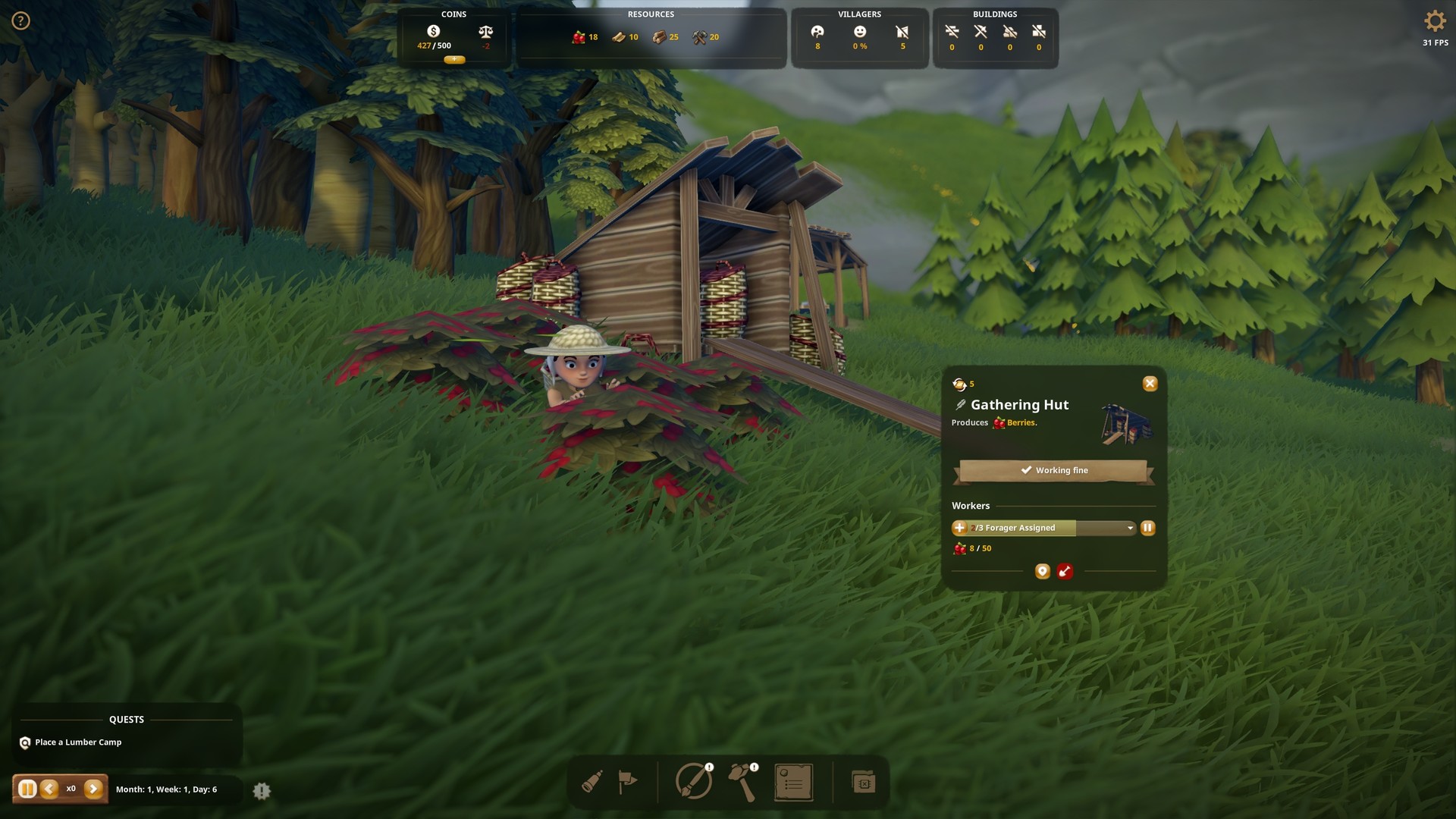
Task: Pause the game time
Action: [x=28, y=789]
